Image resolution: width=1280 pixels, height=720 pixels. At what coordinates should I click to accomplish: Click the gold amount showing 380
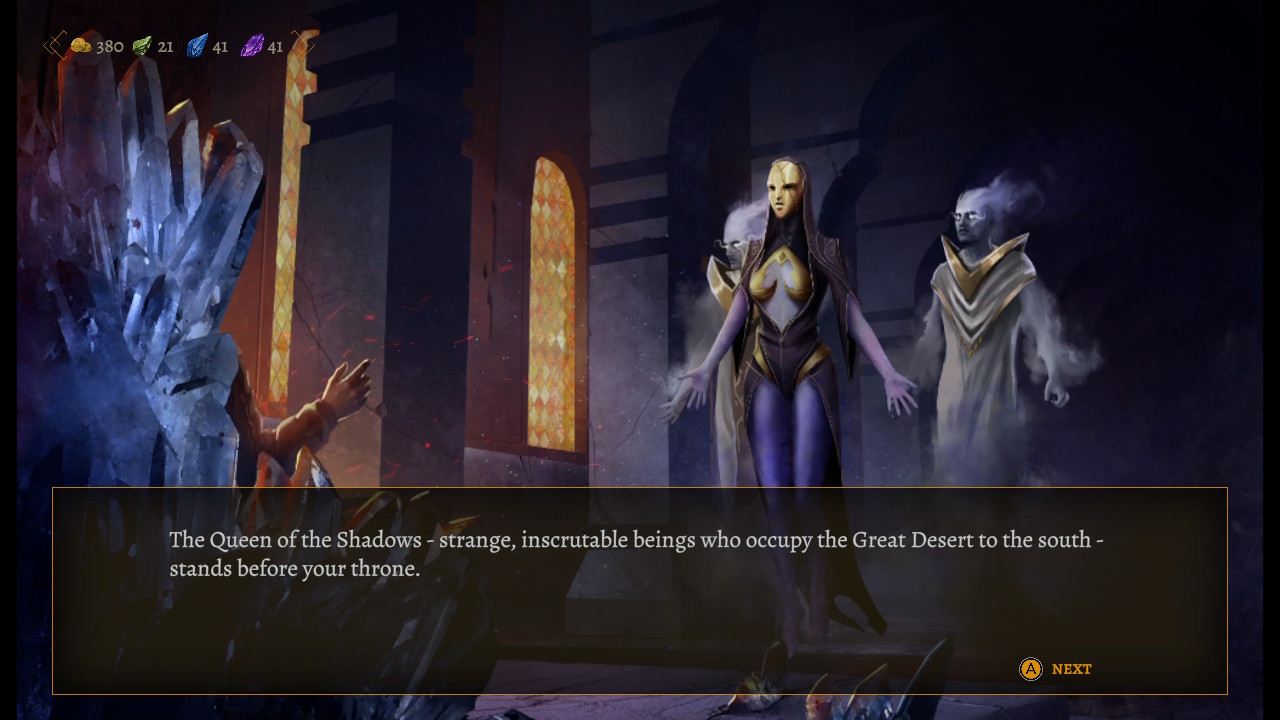coord(109,46)
